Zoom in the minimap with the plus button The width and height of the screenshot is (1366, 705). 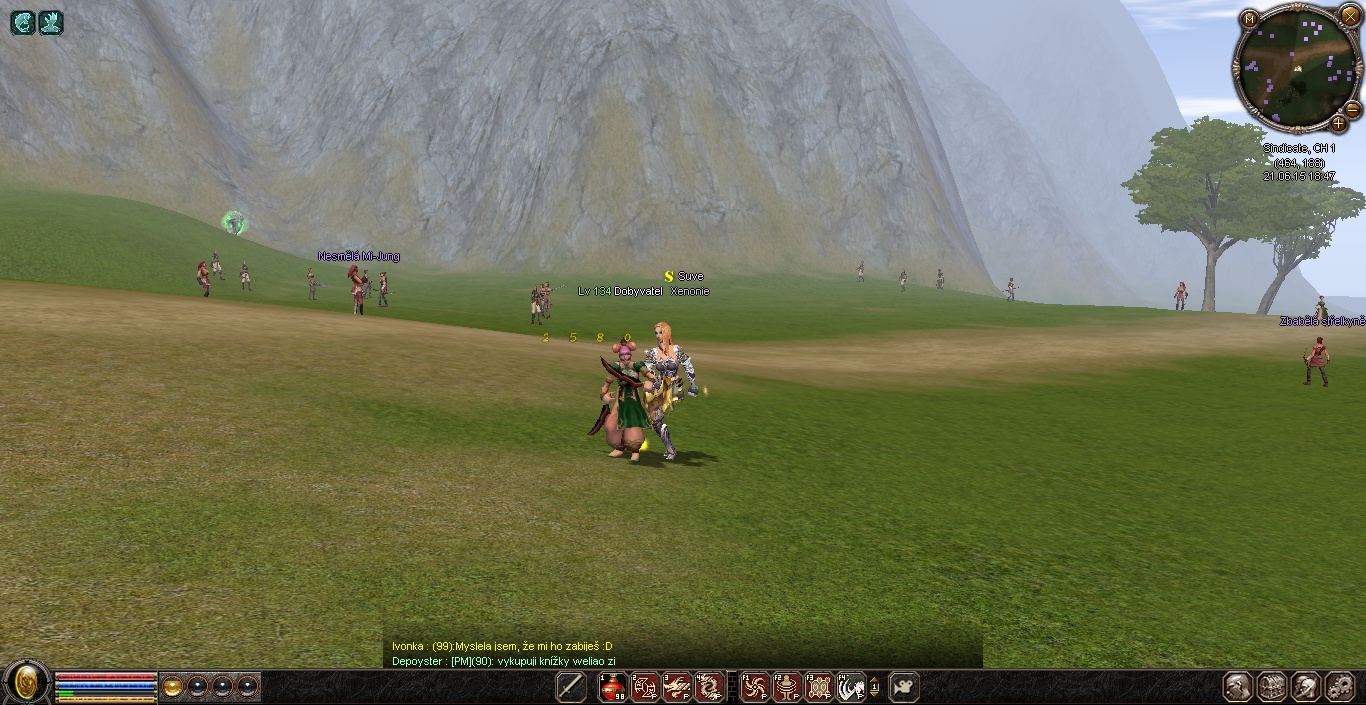(1338, 123)
